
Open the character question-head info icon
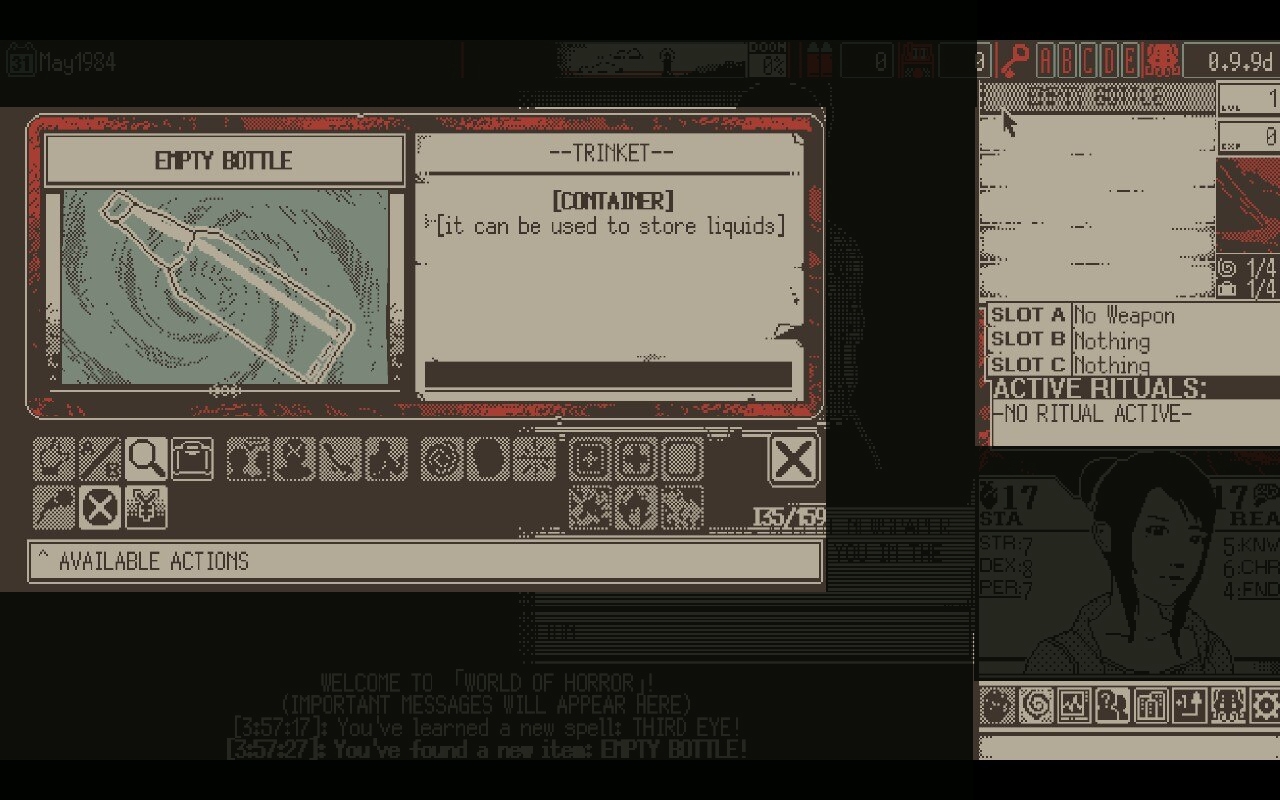point(1108,704)
